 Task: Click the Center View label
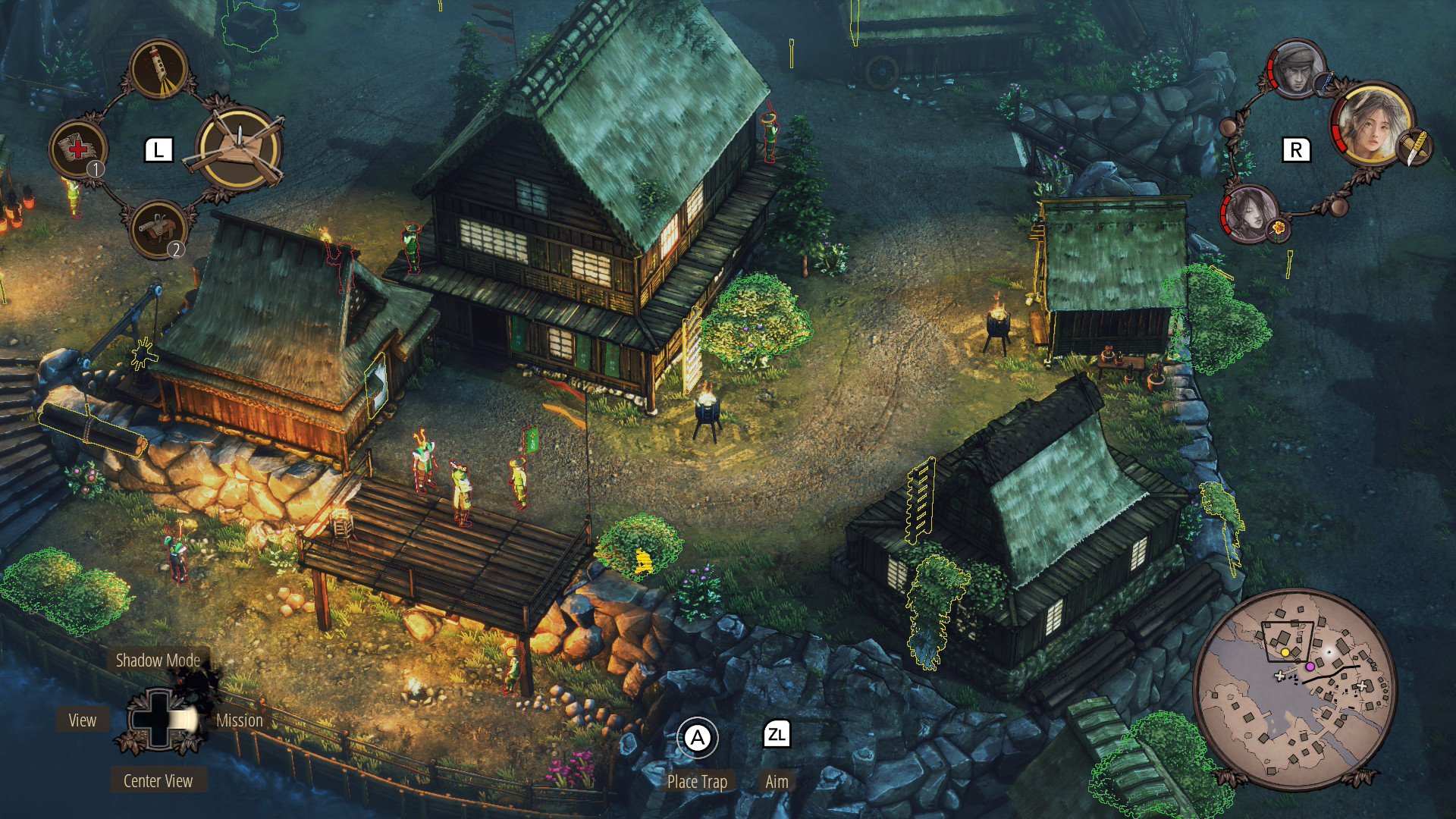[158, 781]
